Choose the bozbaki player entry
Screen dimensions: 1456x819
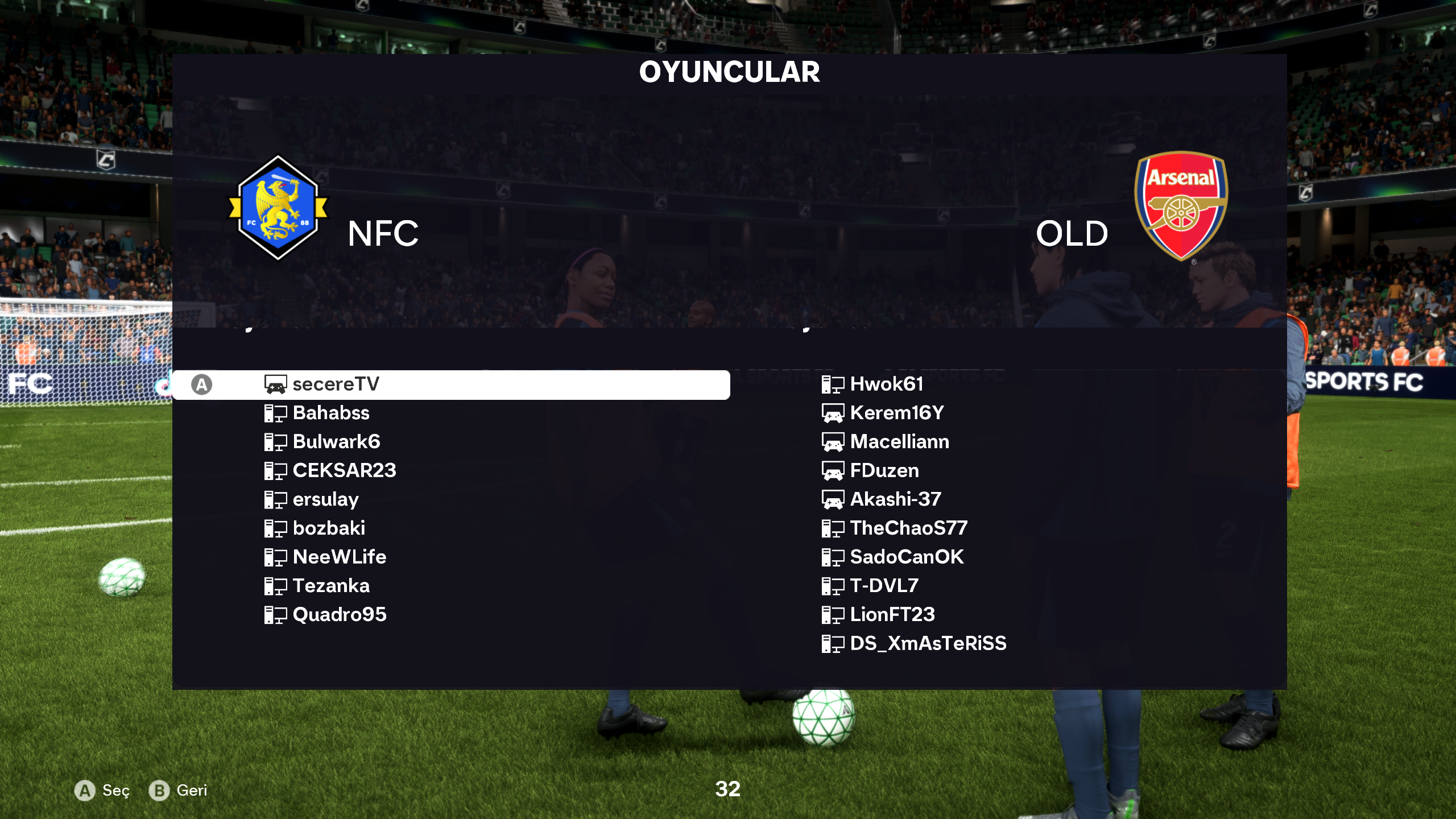tap(329, 528)
